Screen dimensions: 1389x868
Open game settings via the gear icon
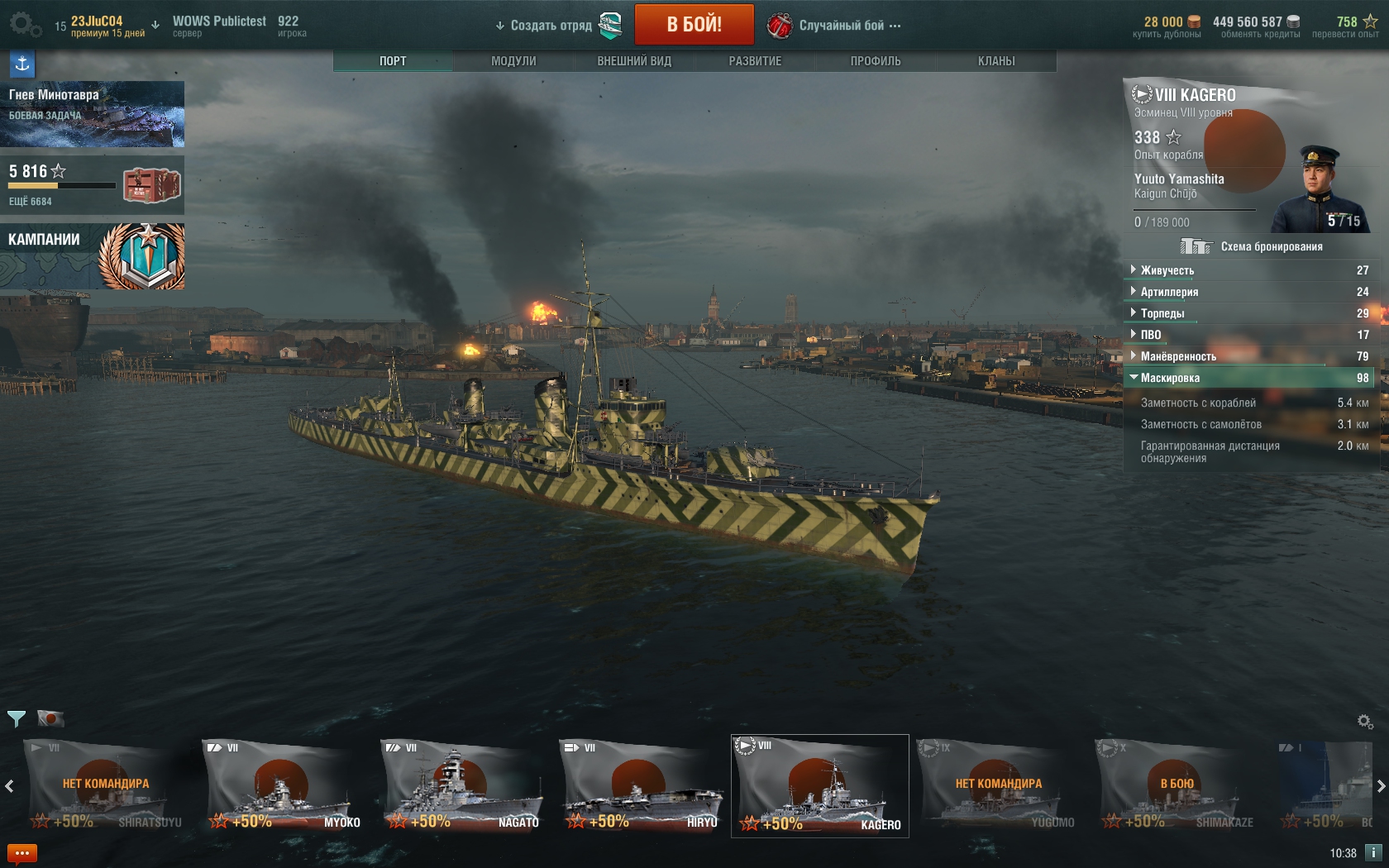tap(23, 24)
